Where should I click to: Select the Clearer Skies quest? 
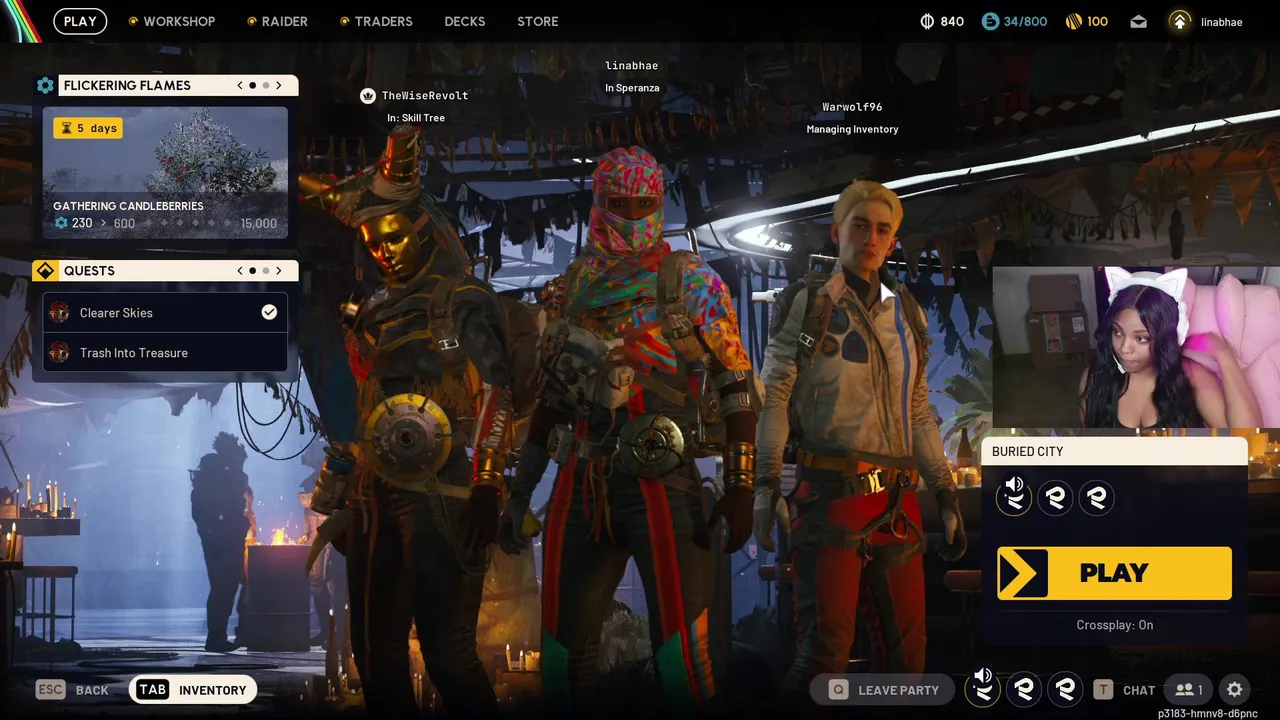pos(165,313)
